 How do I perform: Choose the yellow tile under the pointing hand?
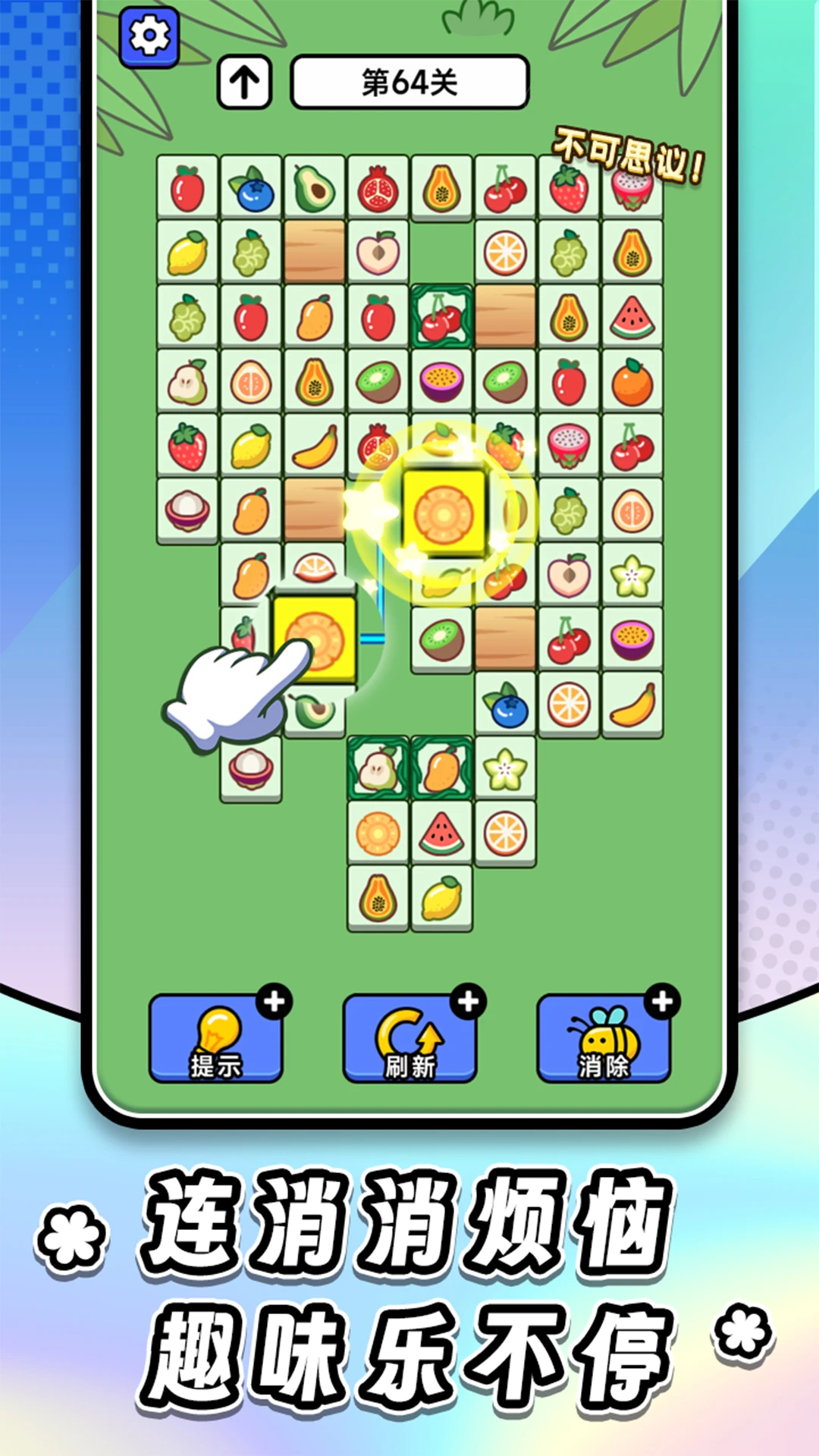[x=315, y=639]
